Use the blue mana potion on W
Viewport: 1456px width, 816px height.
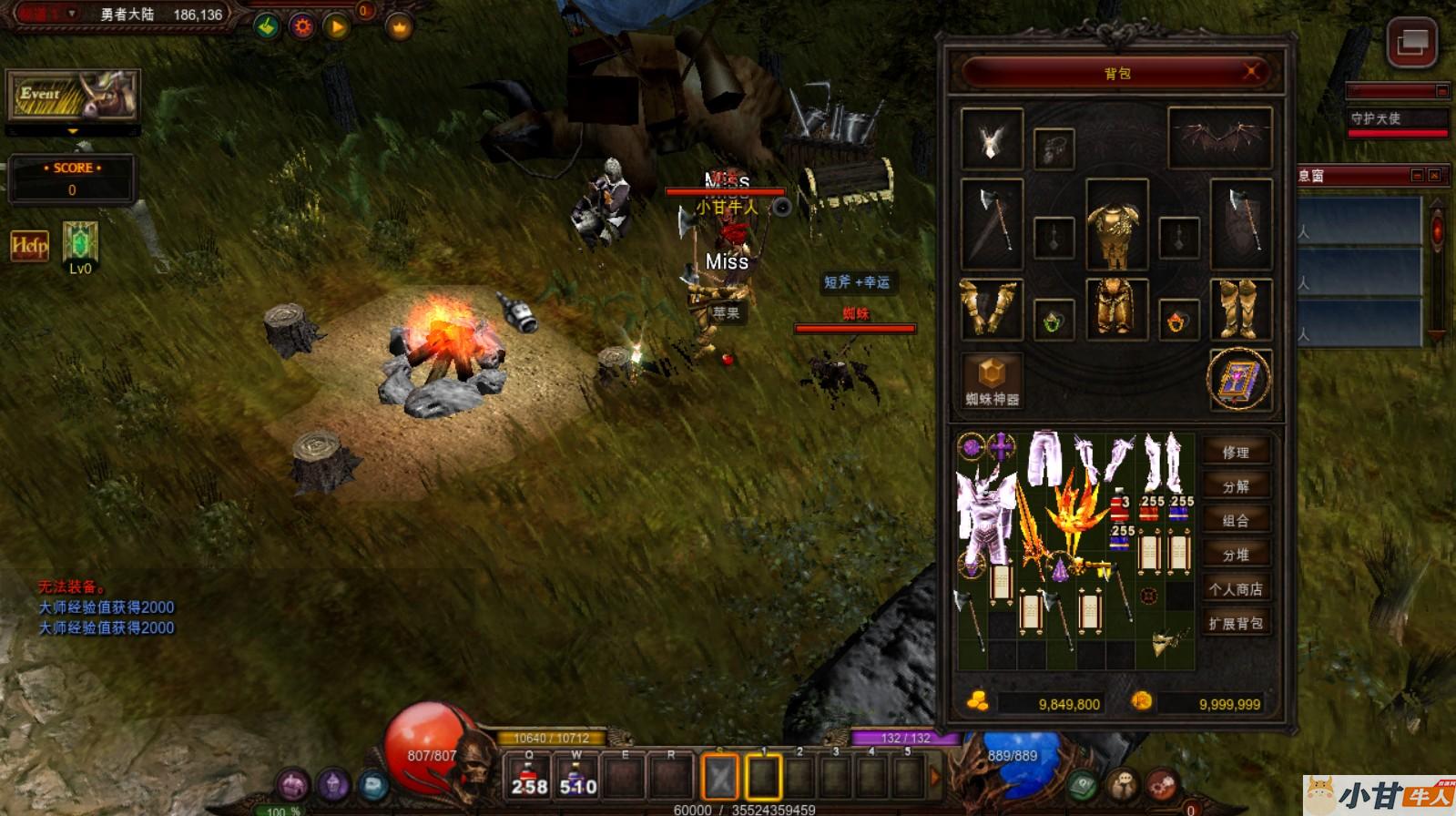pos(577,777)
